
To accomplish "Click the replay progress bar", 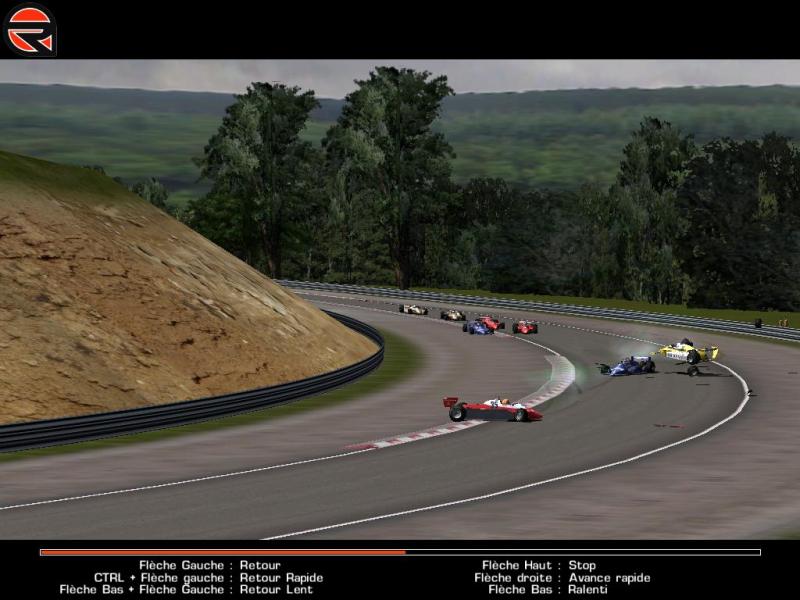I will pos(400,552).
